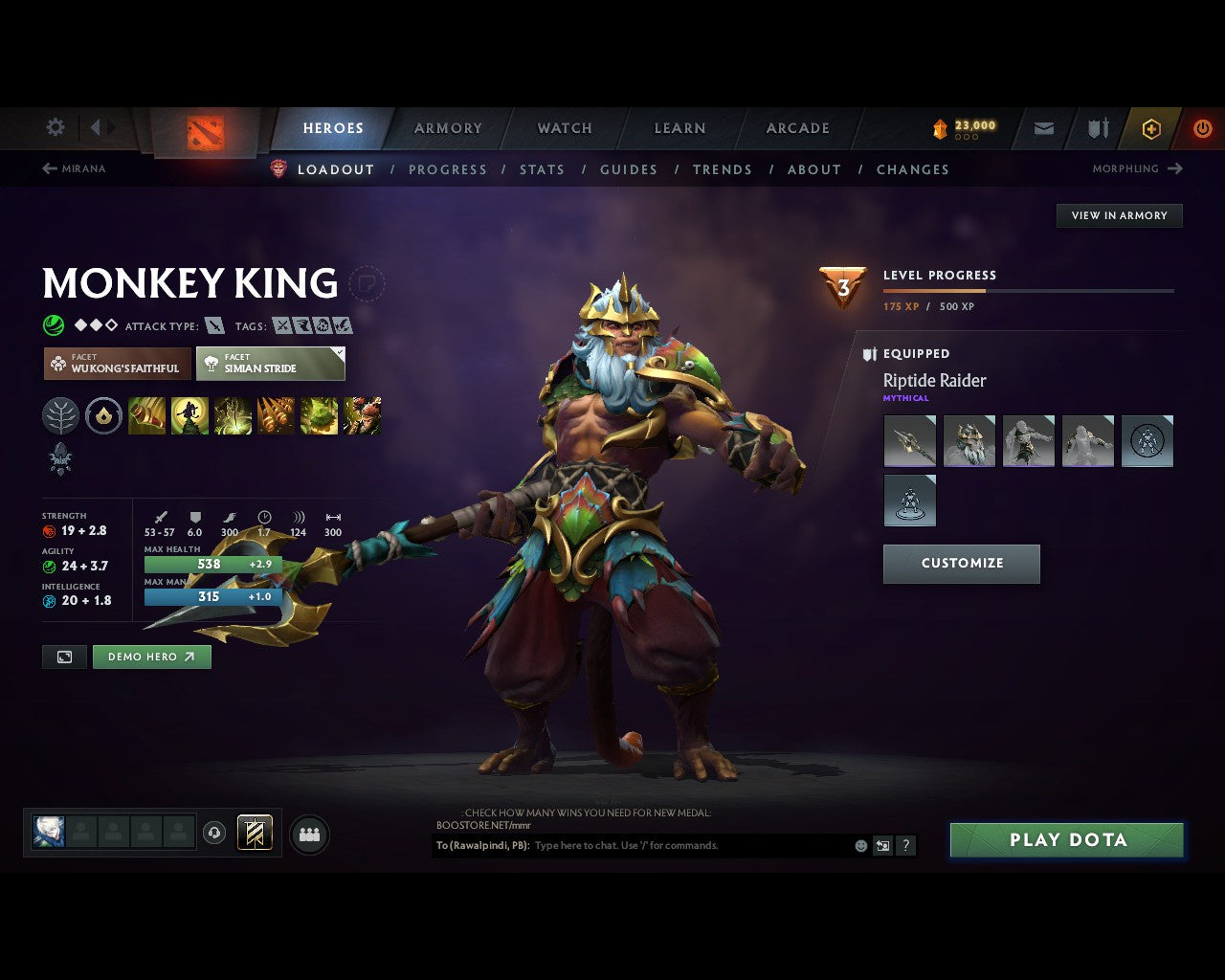Click the Dota Plus hexagon icon
This screenshot has width=1225, height=980.
coord(1150,127)
